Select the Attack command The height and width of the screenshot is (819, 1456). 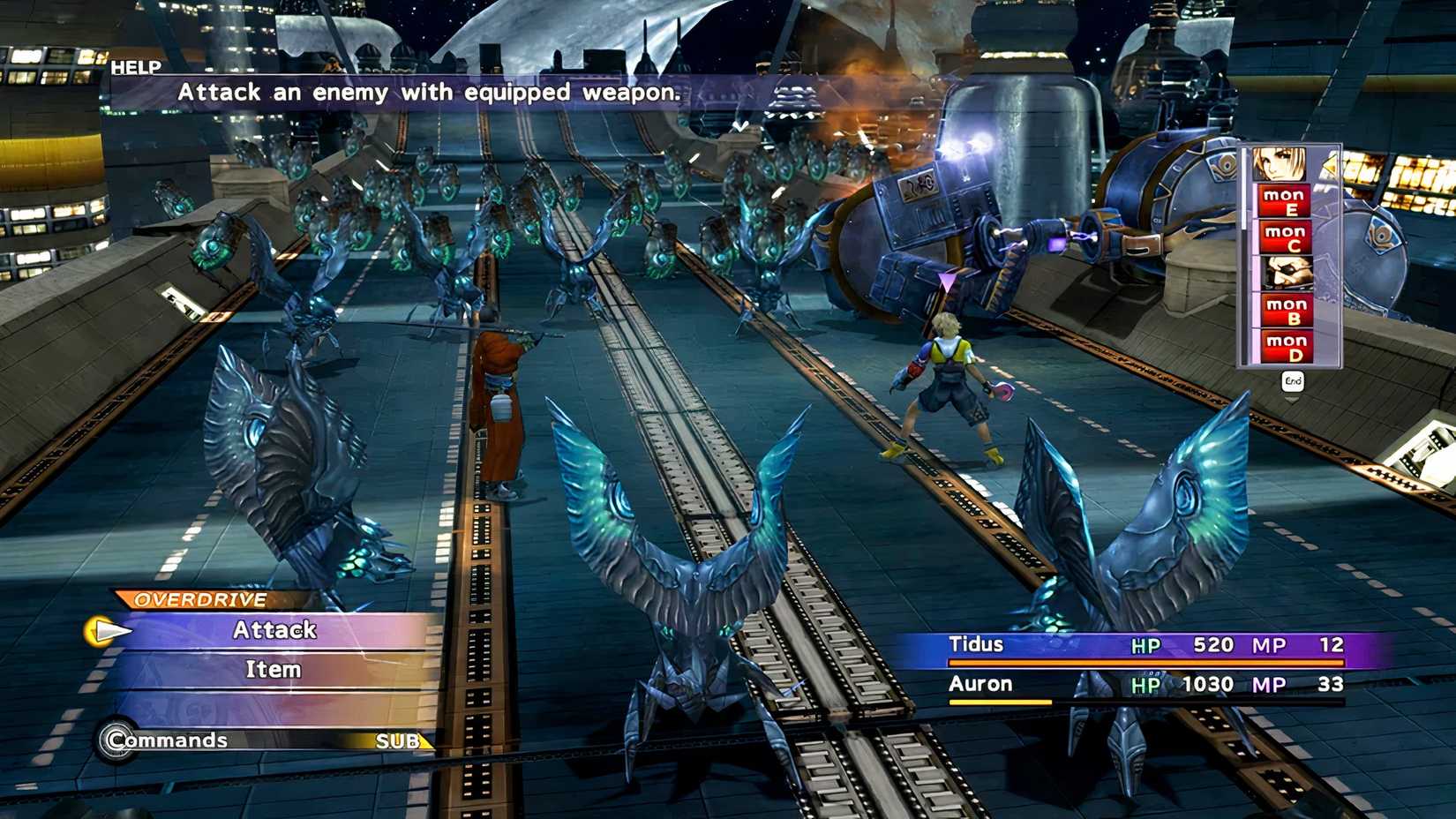(274, 630)
